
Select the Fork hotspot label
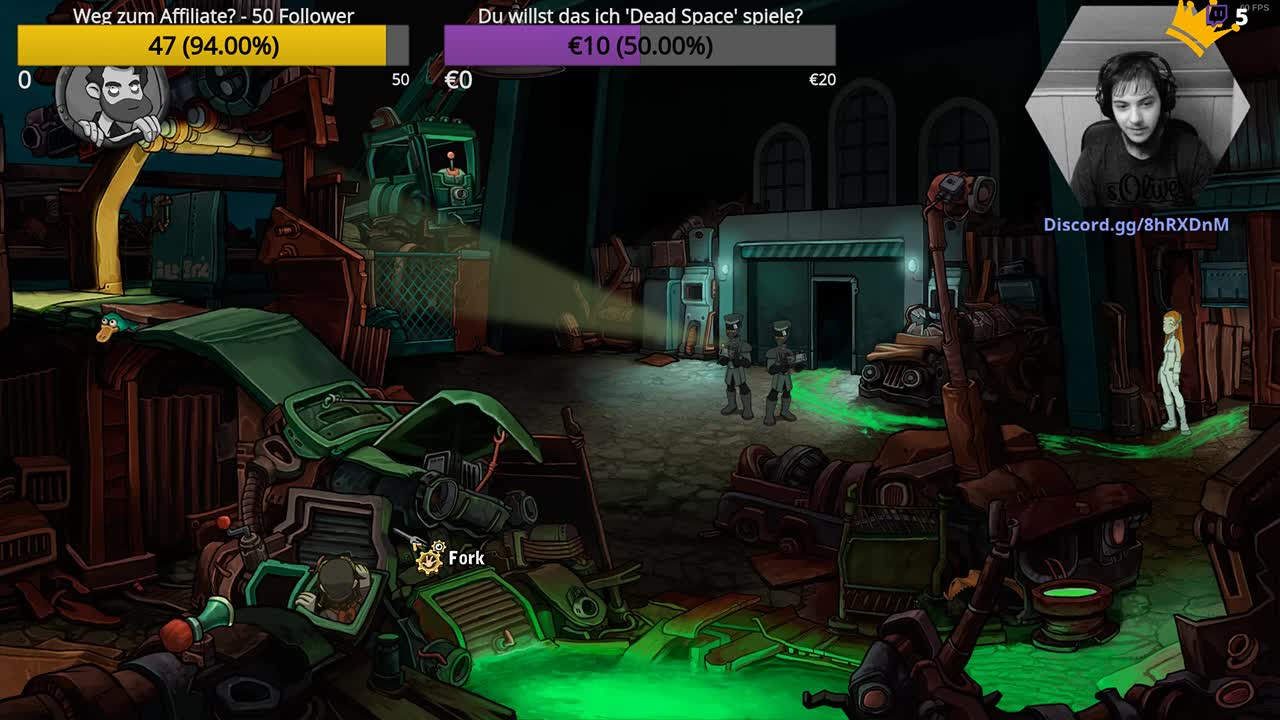(x=465, y=558)
